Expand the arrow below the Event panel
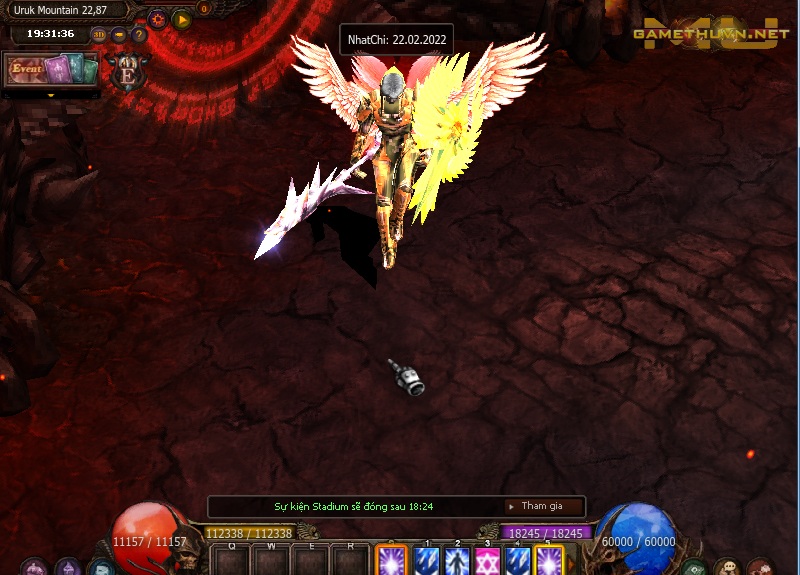This screenshot has height=575, width=800. click(x=51, y=95)
